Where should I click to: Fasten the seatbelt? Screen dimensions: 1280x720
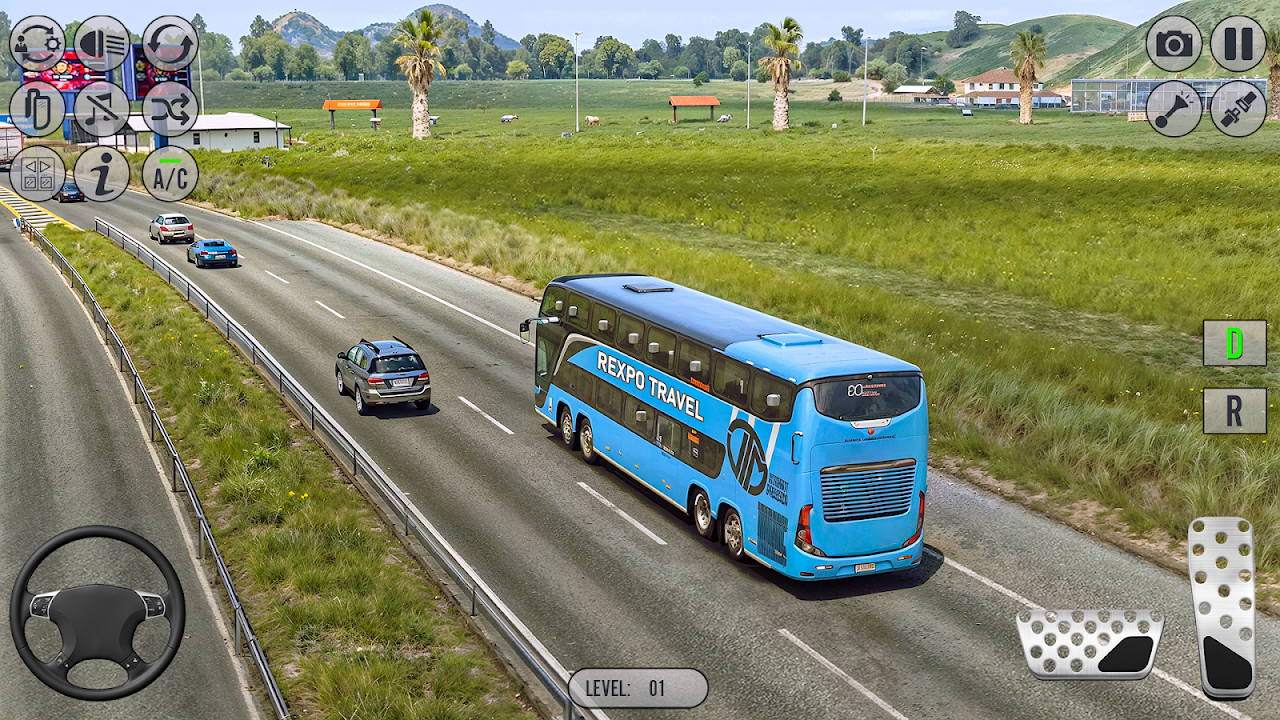[x=1238, y=109]
